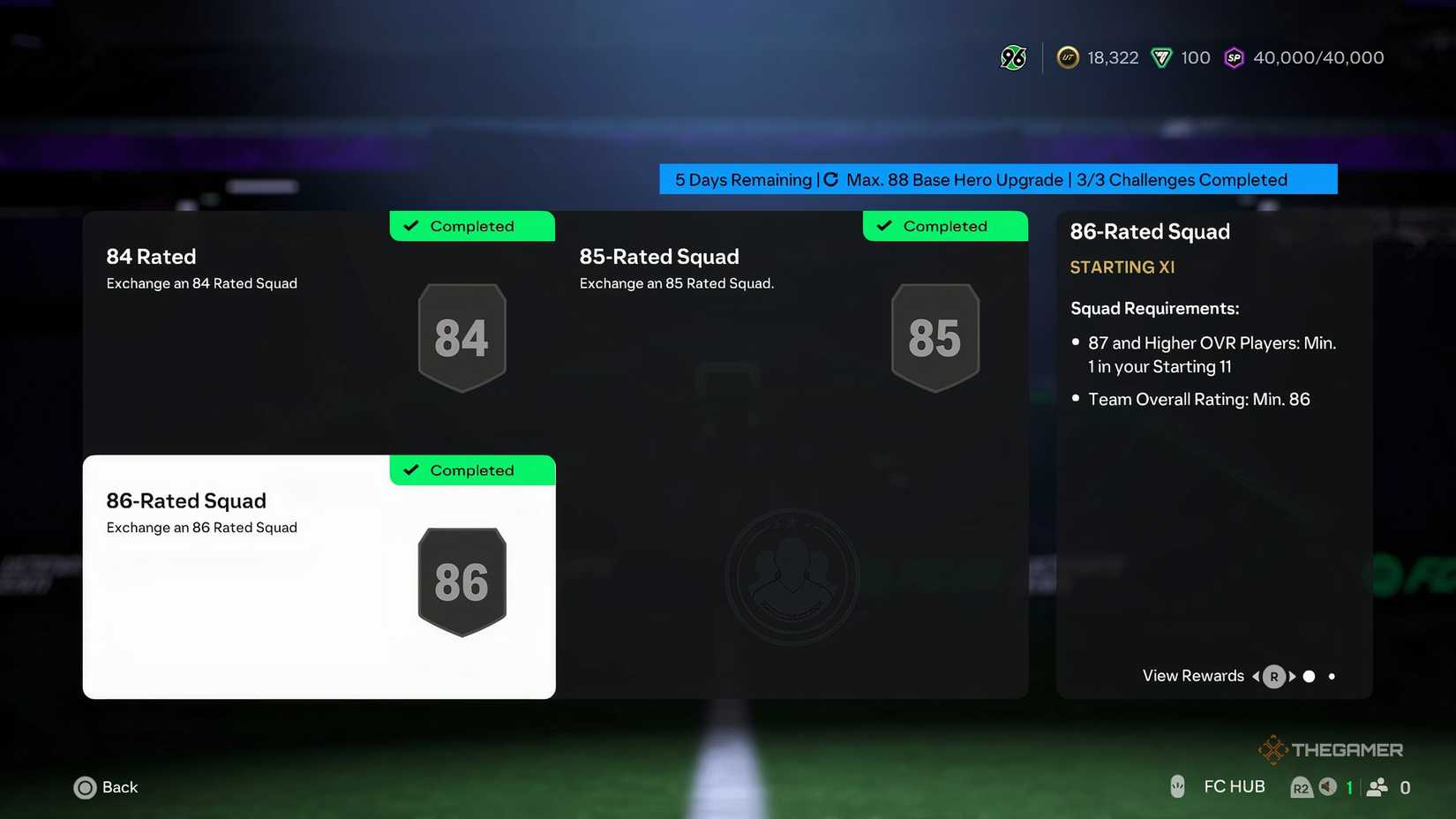Select the second View Rewards page dot
Viewport: 1456px width, 819px height.
(x=1331, y=676)
